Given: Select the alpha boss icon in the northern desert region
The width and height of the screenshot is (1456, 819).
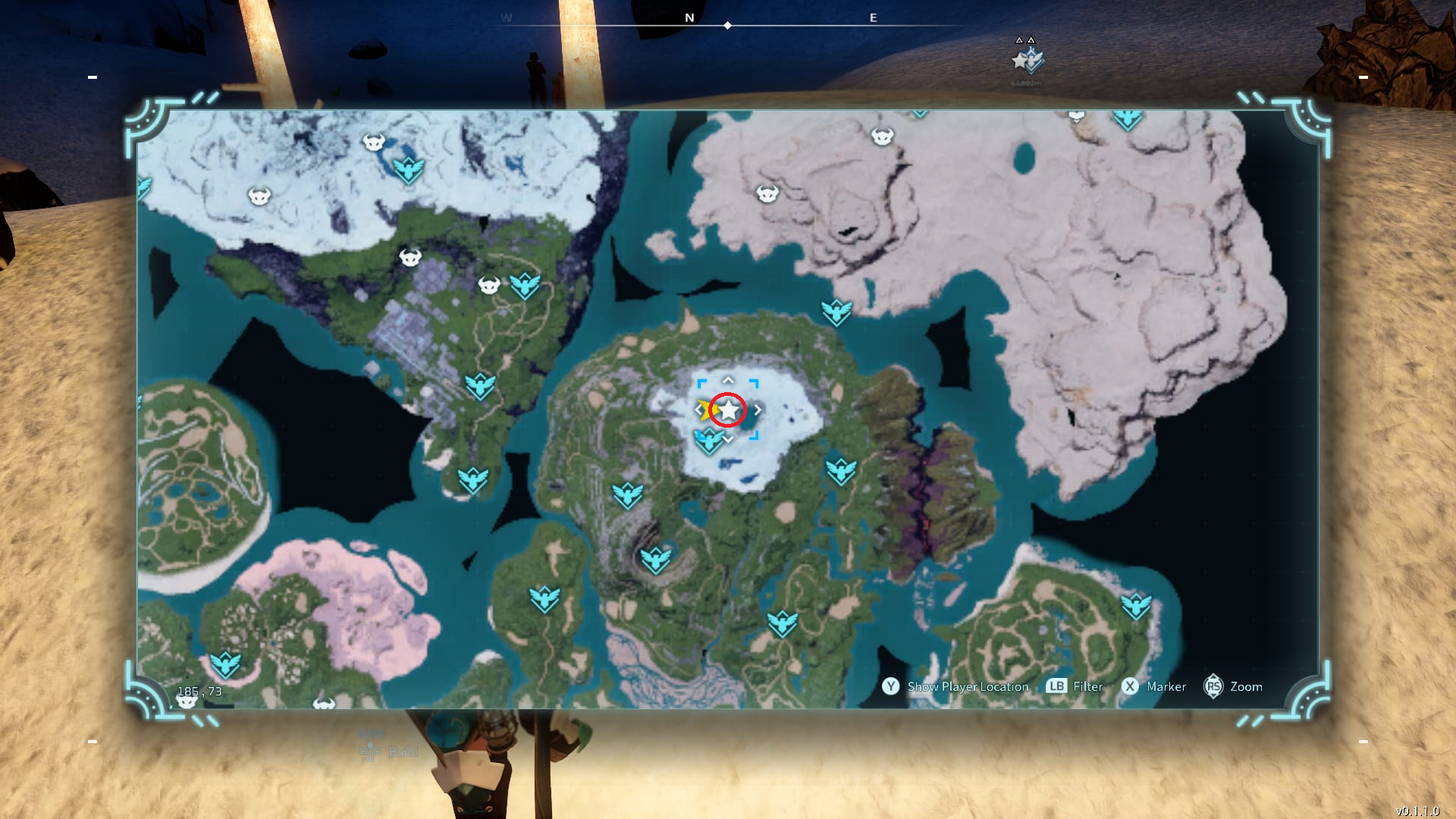Looking at the screenshot, I should 881,136.
